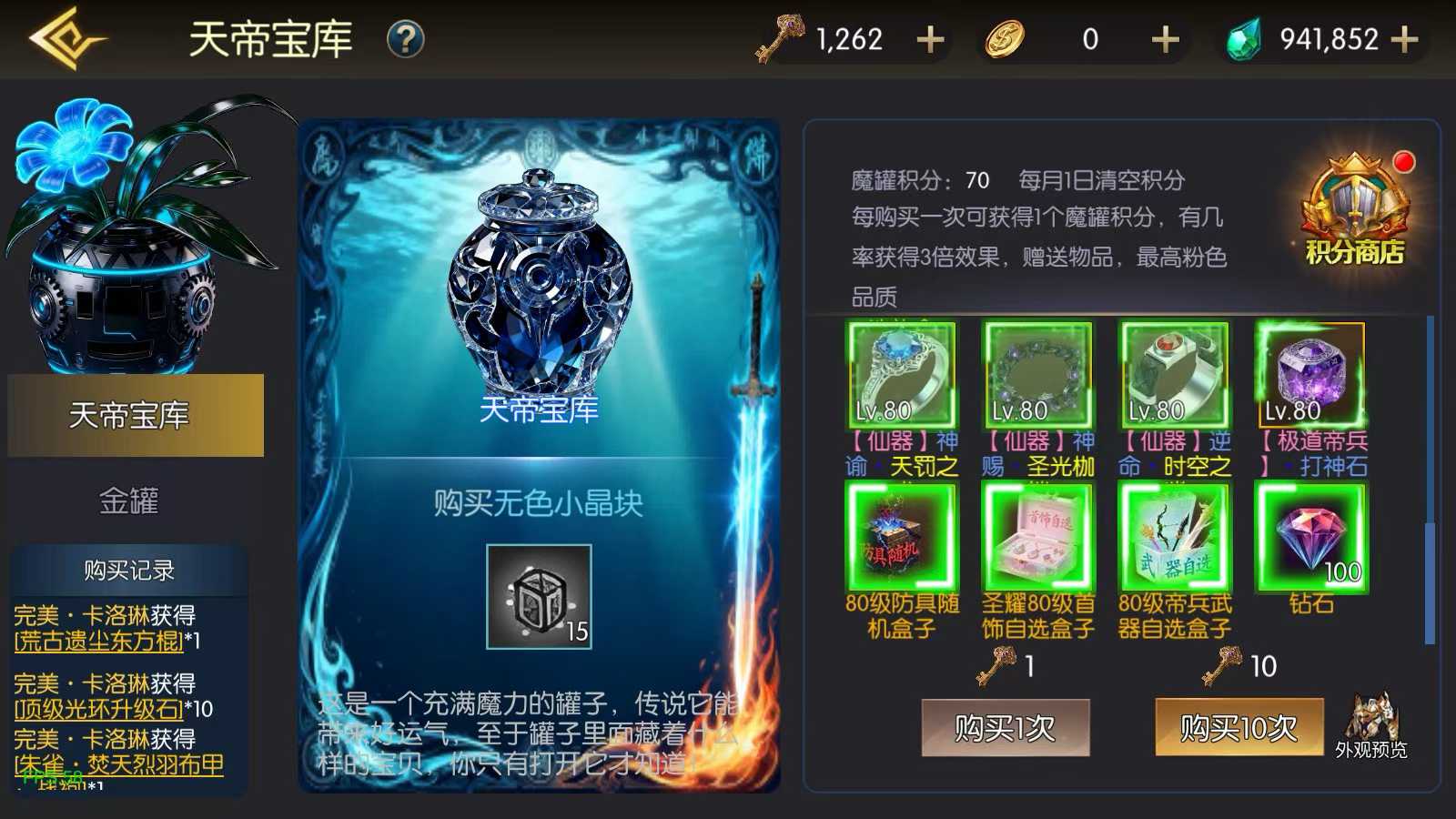Select the Lv.80 圣光枷 bracelet item

(1036, 373)
